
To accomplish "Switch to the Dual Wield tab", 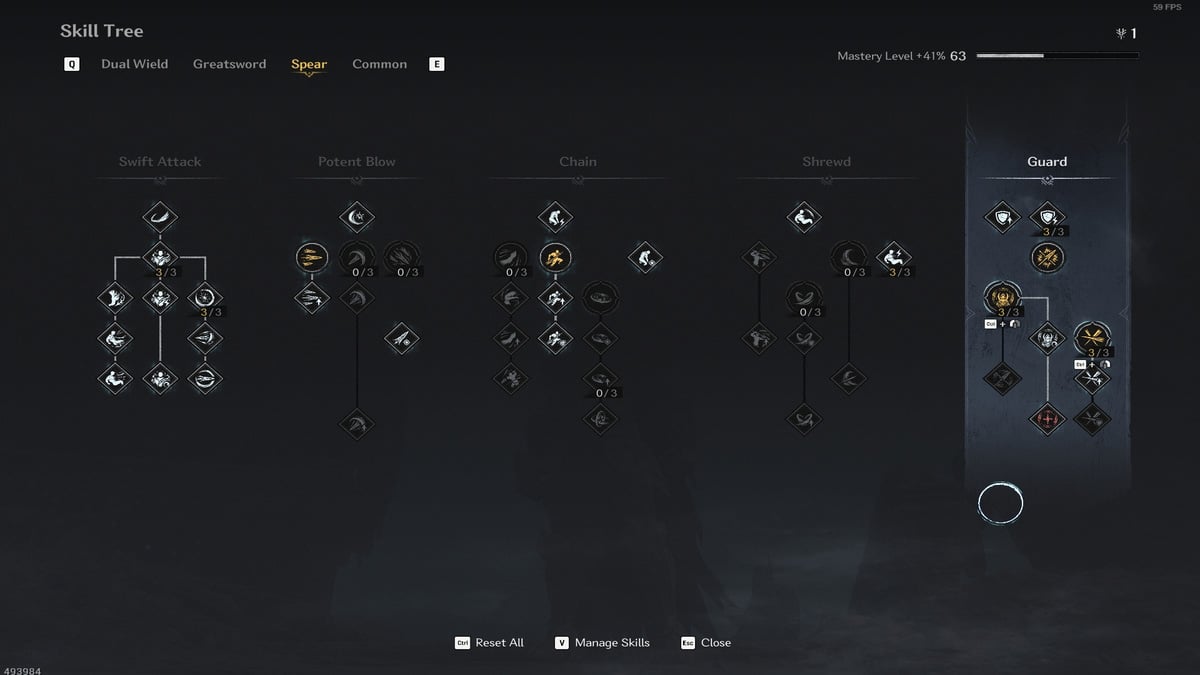I will [x=134, y=64].
